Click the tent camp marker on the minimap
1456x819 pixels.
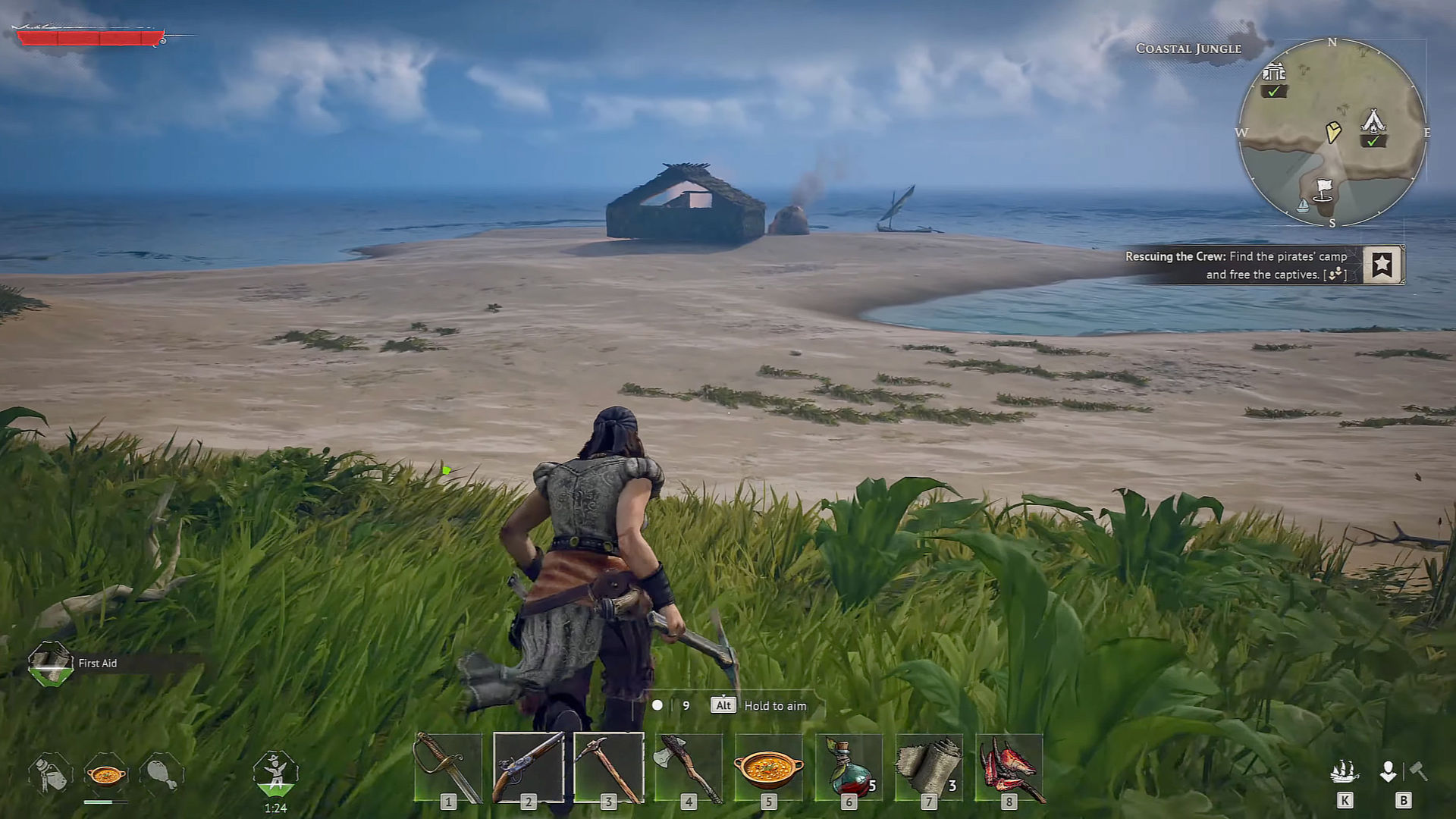tap(1373, 122)
